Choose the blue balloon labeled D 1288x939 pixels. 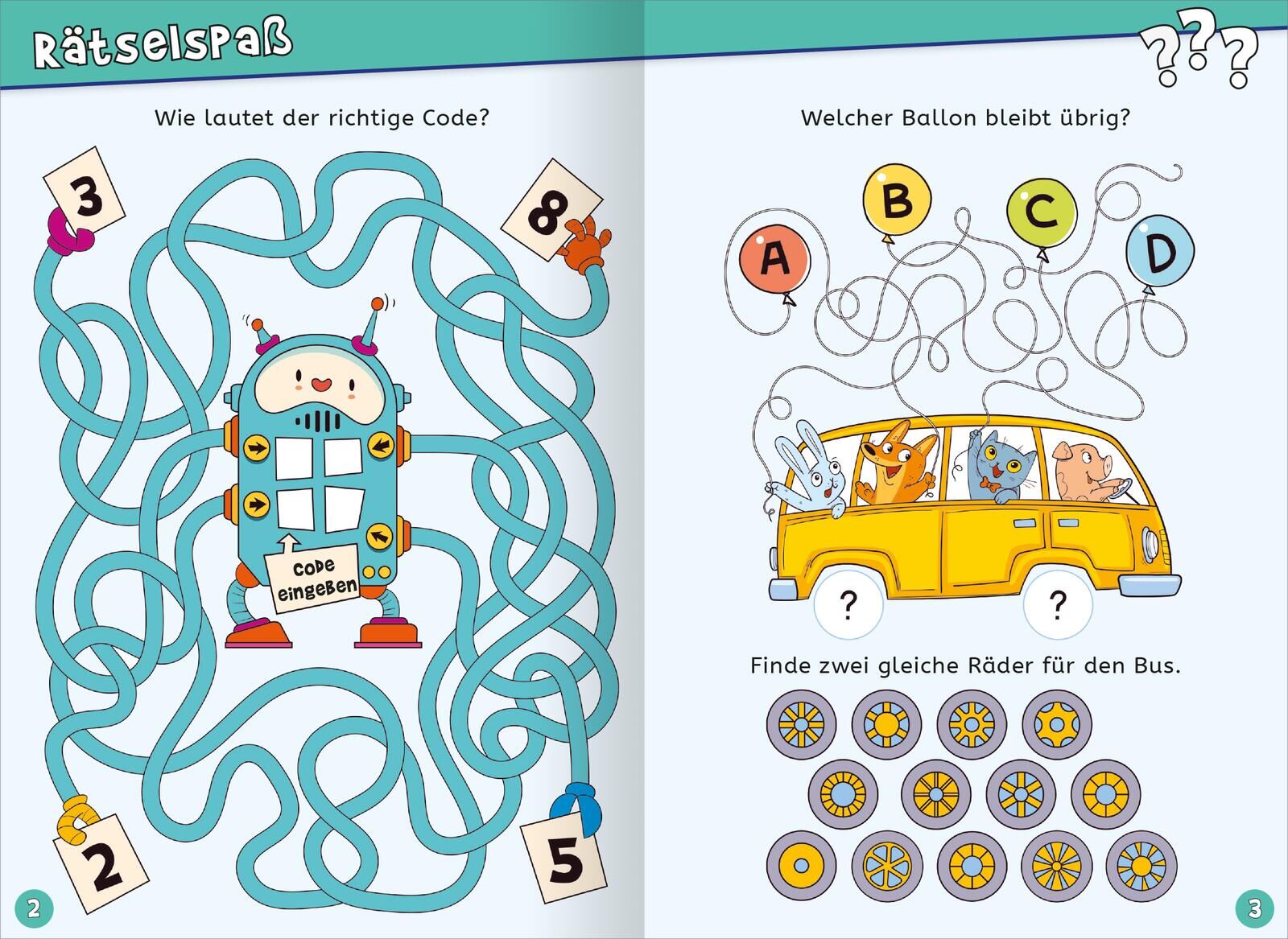tap(1159, 252)
